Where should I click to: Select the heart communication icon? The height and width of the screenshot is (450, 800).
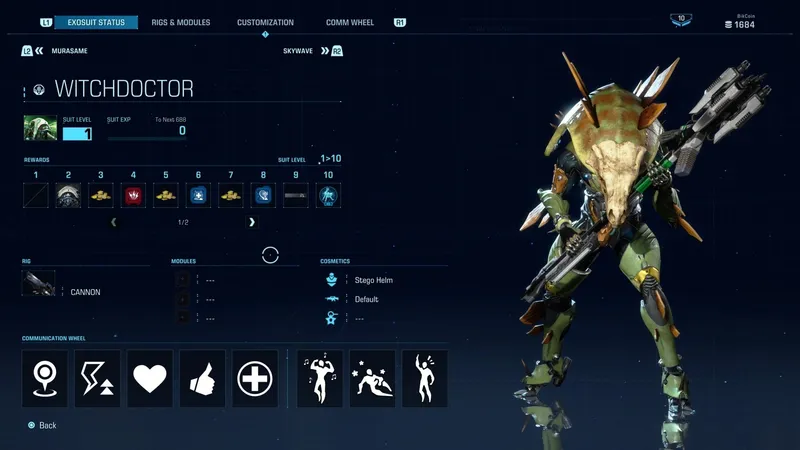pos(150,378)
